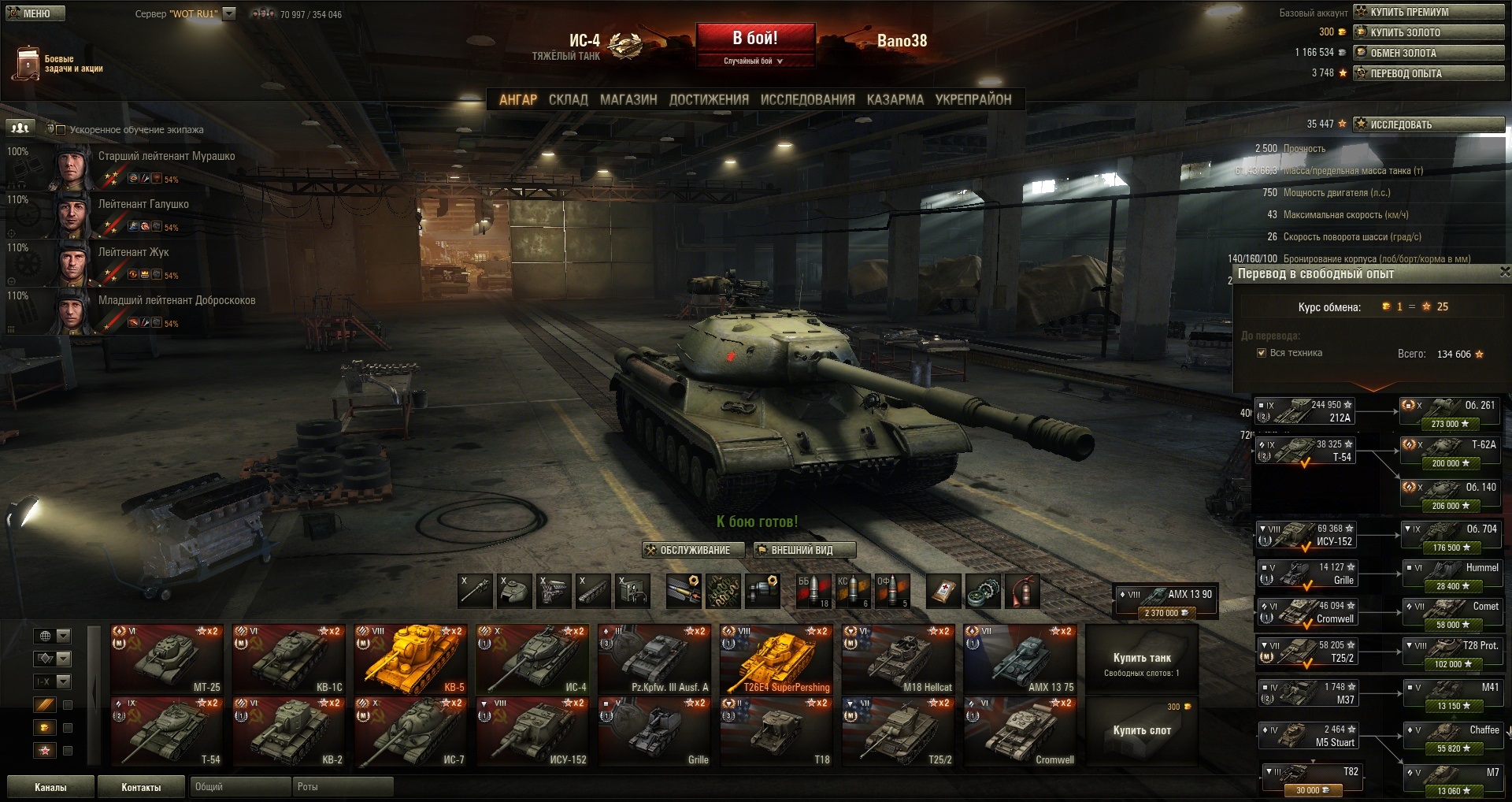Click the КУПИТЬ ЗОЛОТО button
Viewport: 1512px width, 802px height.
(x=1428, y=32)
